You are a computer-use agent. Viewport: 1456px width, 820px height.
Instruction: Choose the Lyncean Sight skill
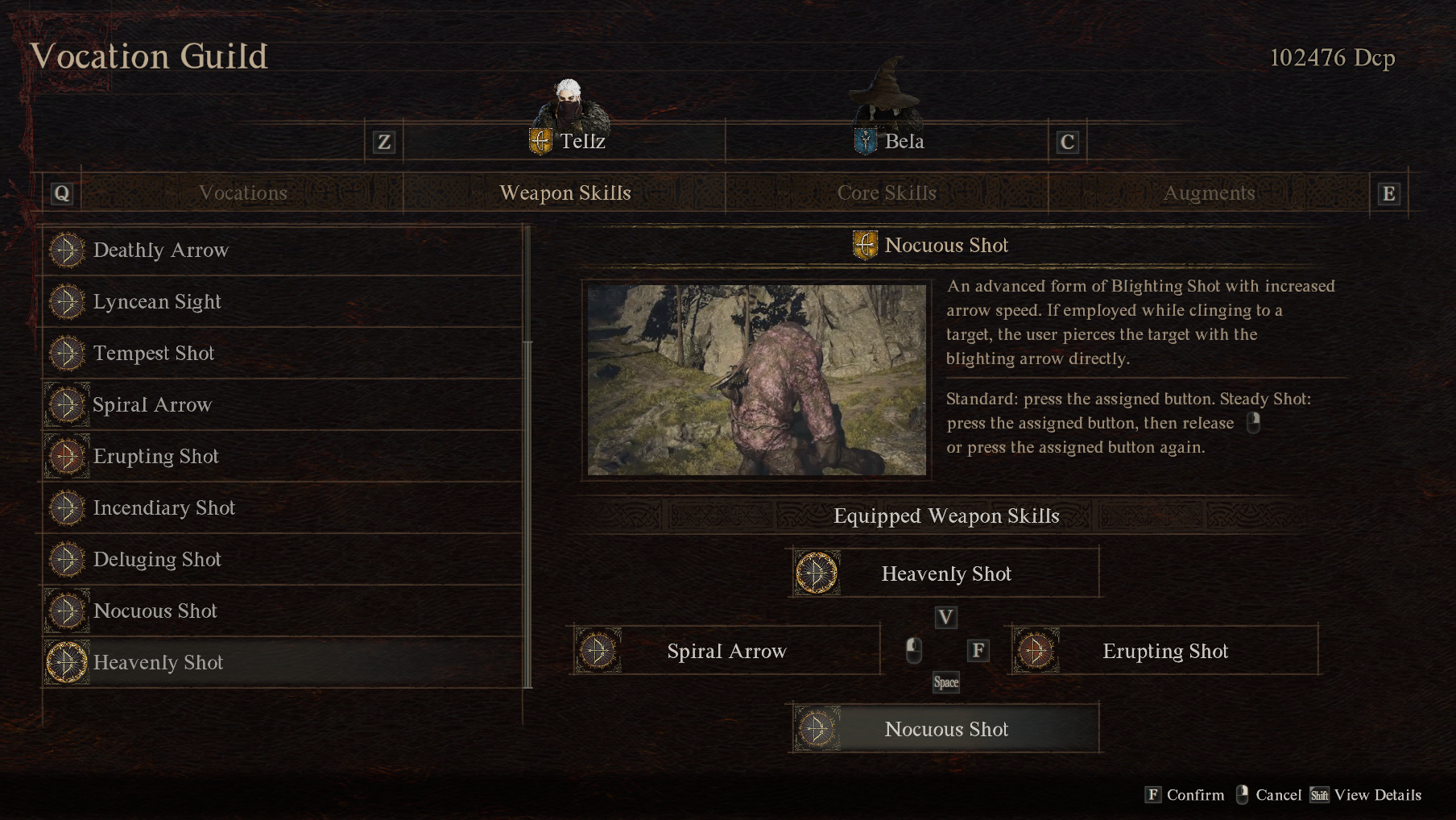(282, 302)
